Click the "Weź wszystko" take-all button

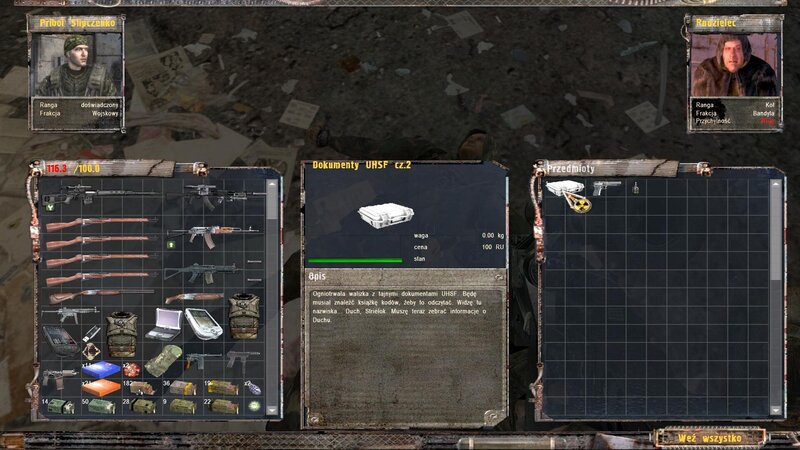coord(708,437)
